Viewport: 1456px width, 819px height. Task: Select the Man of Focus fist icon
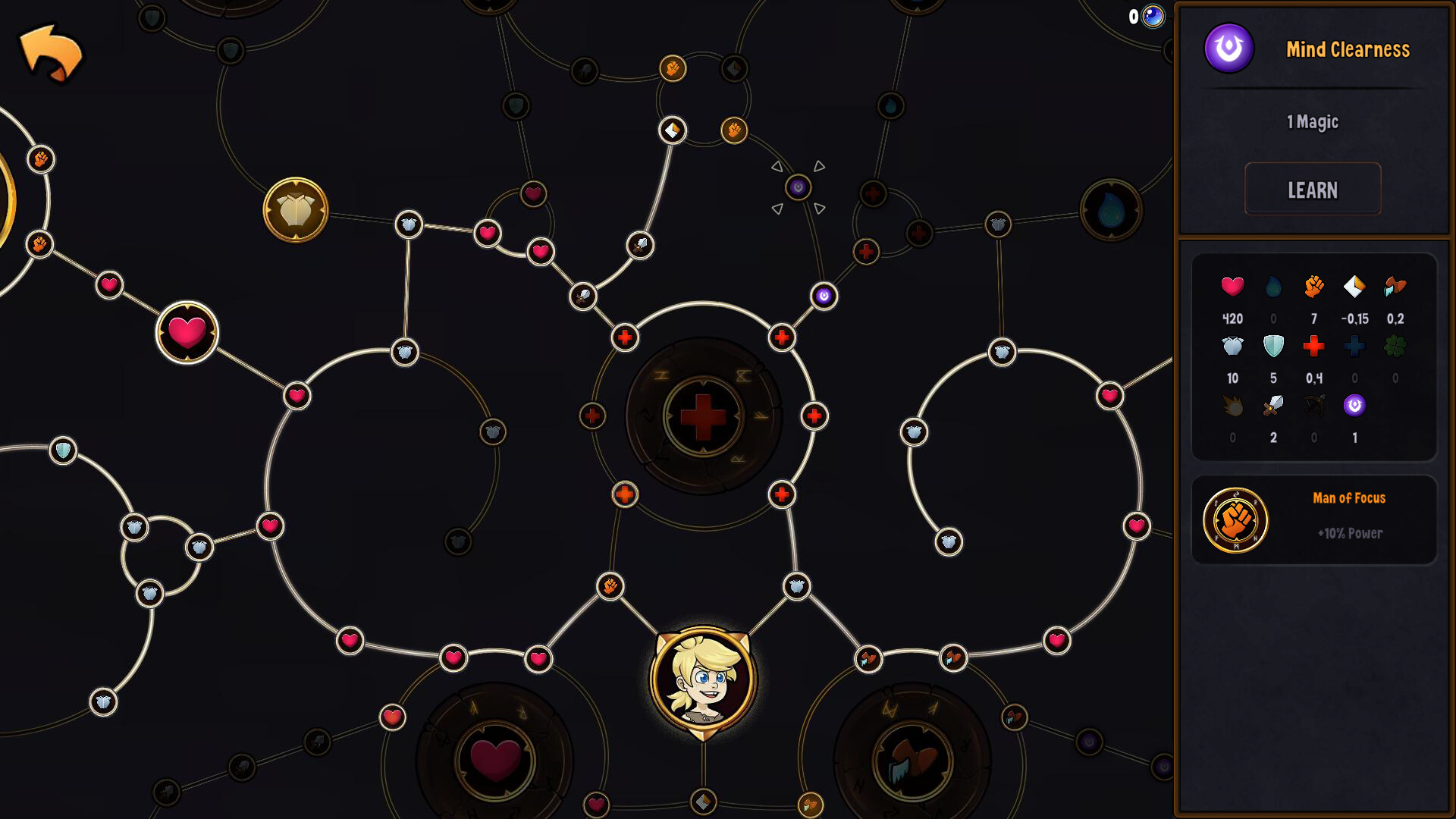pyautogui.click(x=1236, y=521)
